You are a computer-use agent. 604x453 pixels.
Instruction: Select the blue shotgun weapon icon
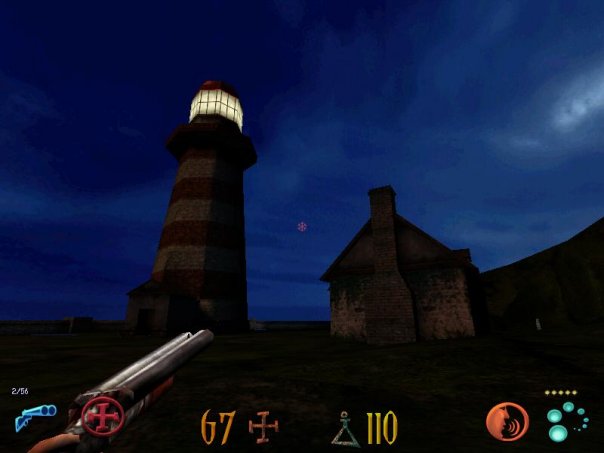pyautogui.click(x=34, y=416)
